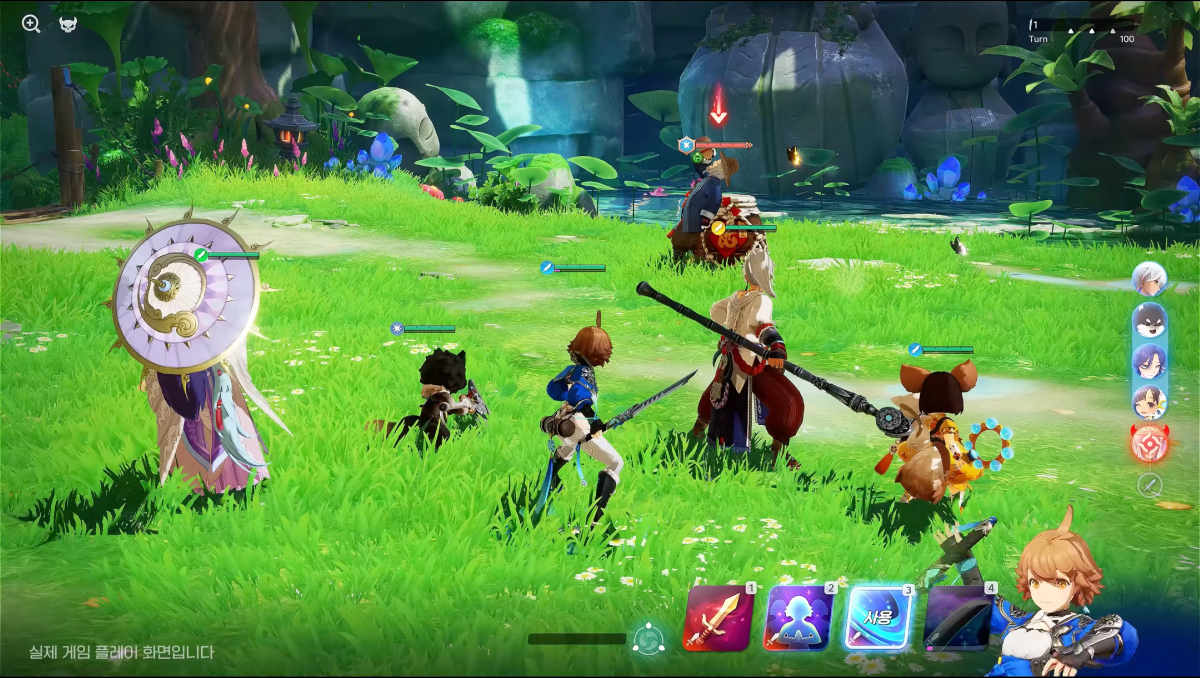Choose the dark curved blade skill
Image resolution: width=1200 pixels, height=678 pixels.
point(958,619)
